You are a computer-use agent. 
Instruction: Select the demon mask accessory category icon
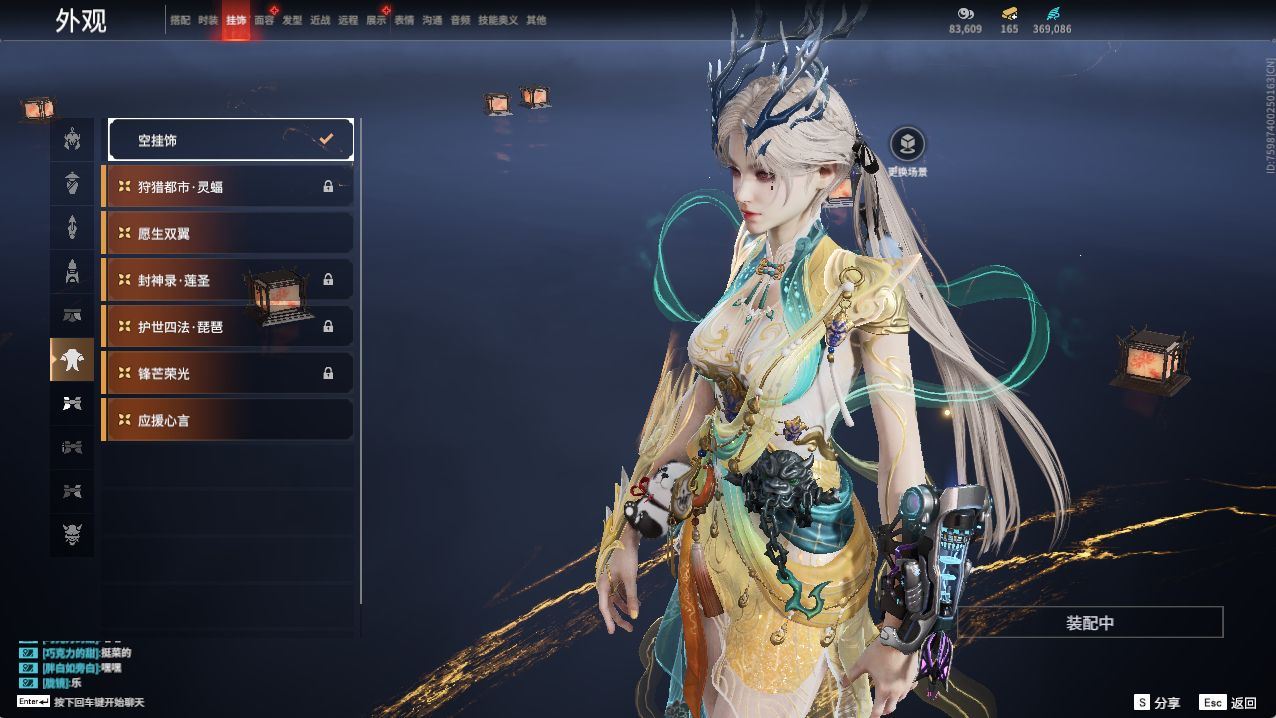tap(72, 535)
